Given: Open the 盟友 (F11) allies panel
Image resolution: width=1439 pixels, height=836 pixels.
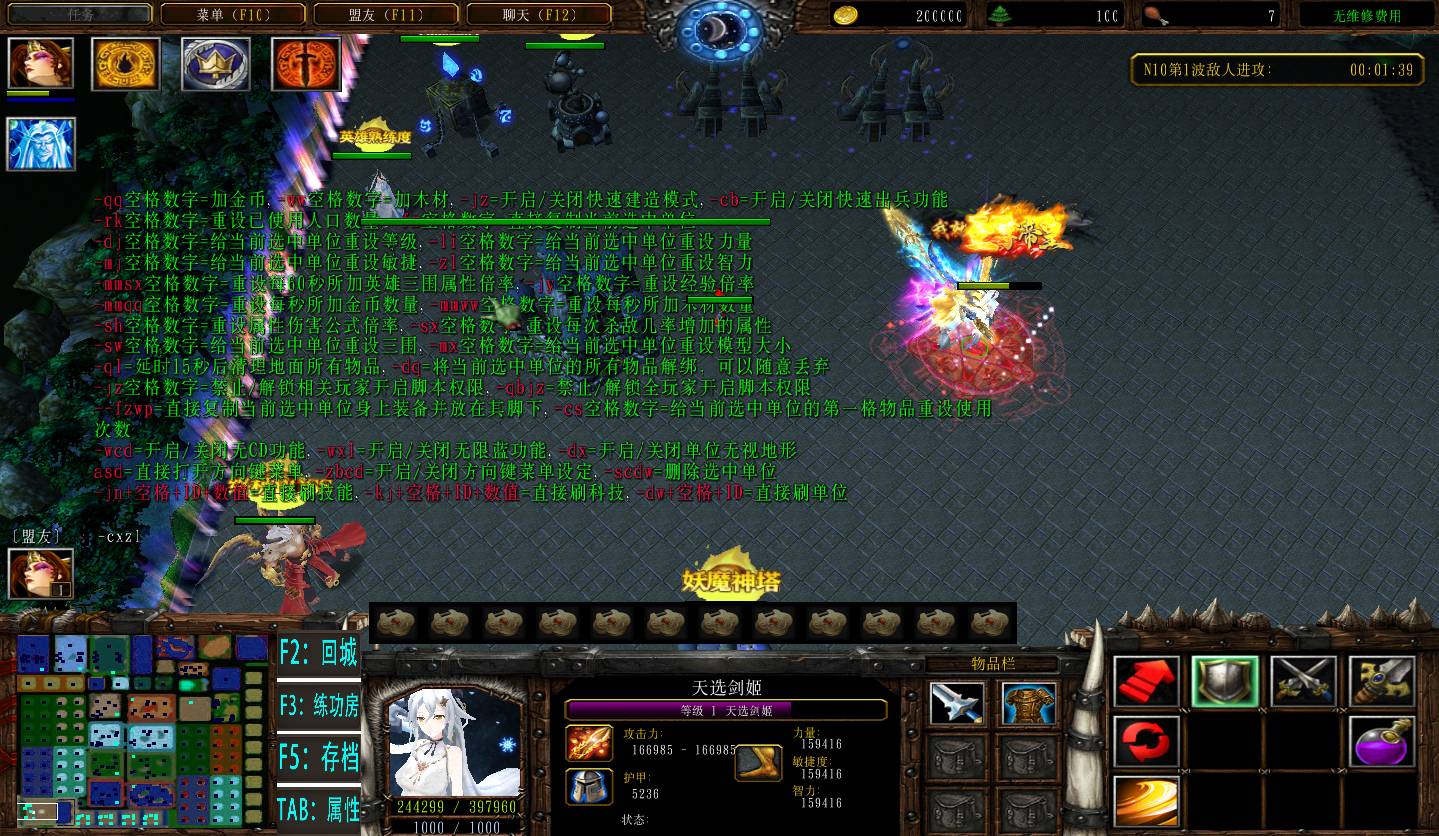Looking at the screenshot, I should click(x=386, y=15).
